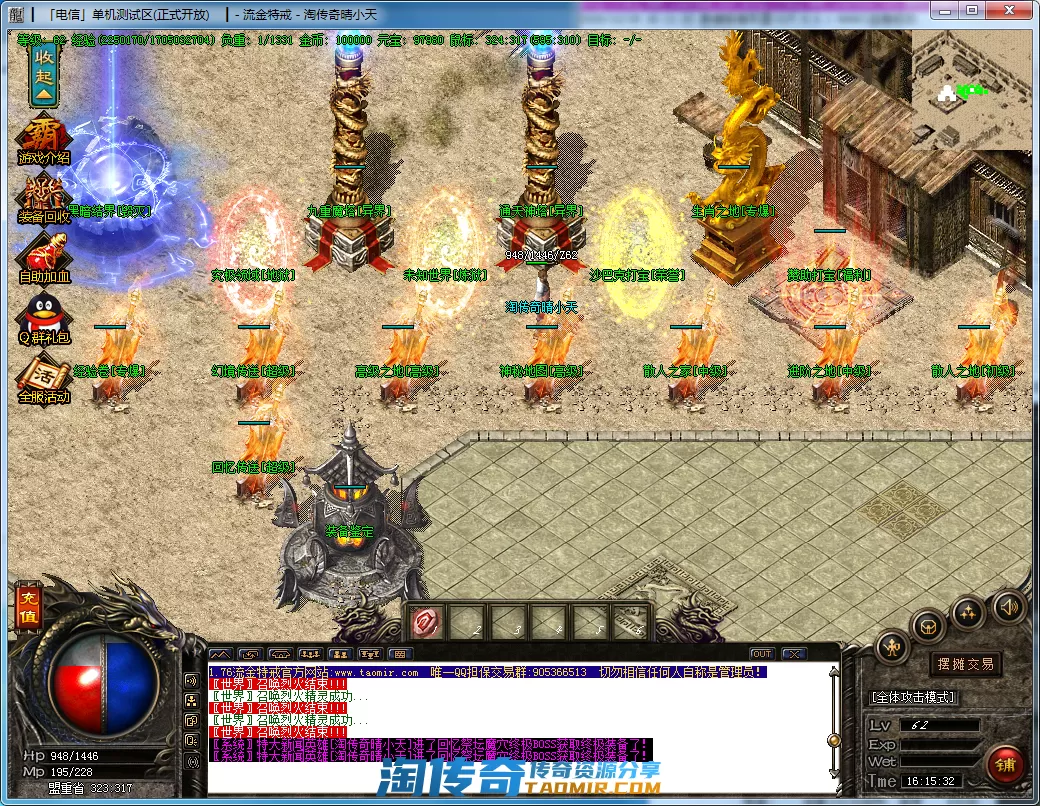
Task: Collapse the side menu with 收起 button
Action: pyautogui.click(x=43, y=74)
